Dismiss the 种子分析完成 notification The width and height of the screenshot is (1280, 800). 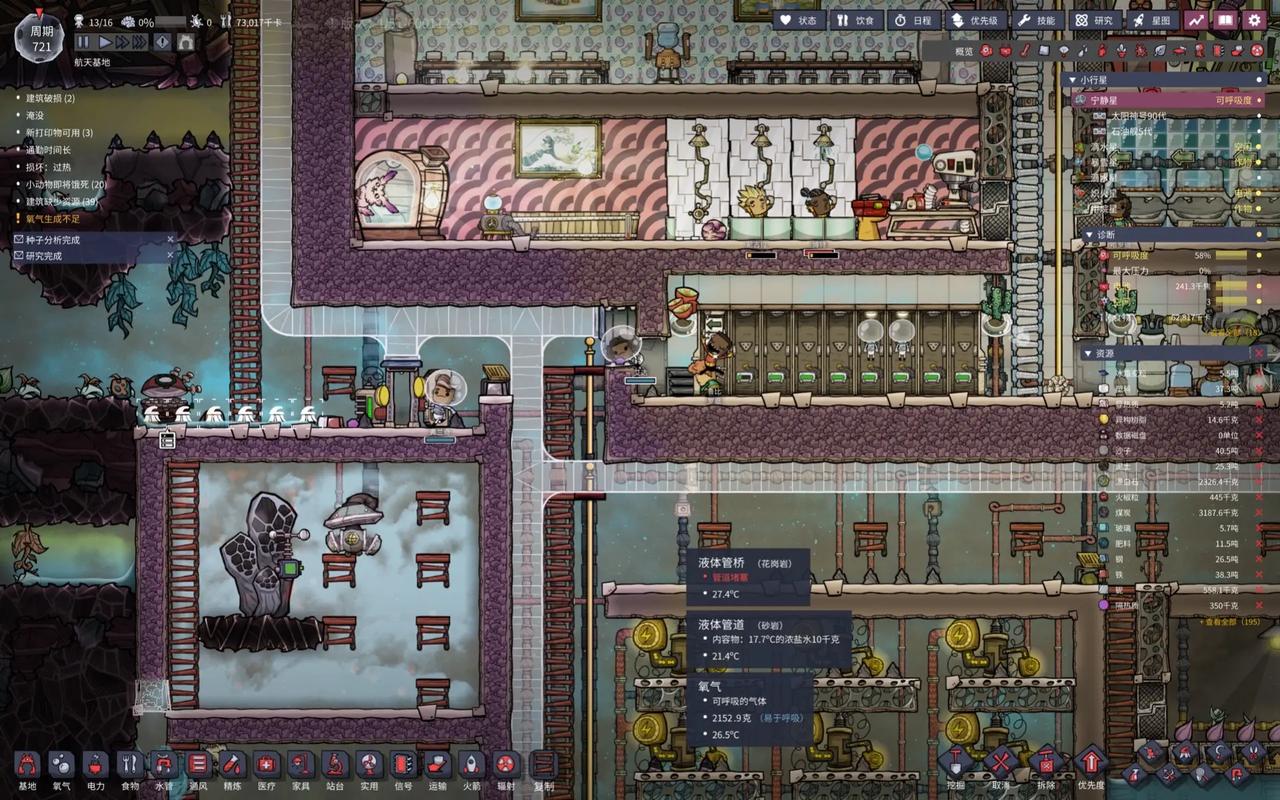point(170,240)
